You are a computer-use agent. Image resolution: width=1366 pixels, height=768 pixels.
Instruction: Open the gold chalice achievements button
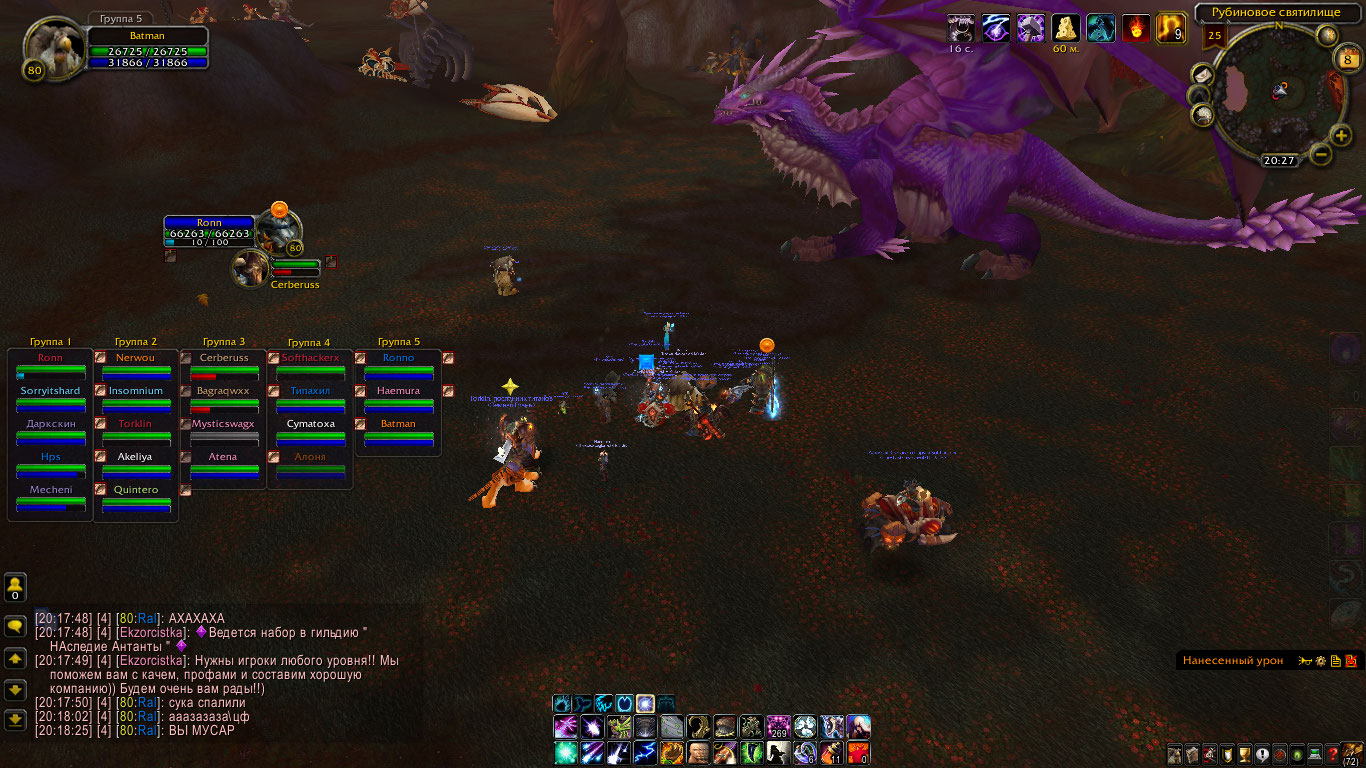click(x=1245, y=755)
